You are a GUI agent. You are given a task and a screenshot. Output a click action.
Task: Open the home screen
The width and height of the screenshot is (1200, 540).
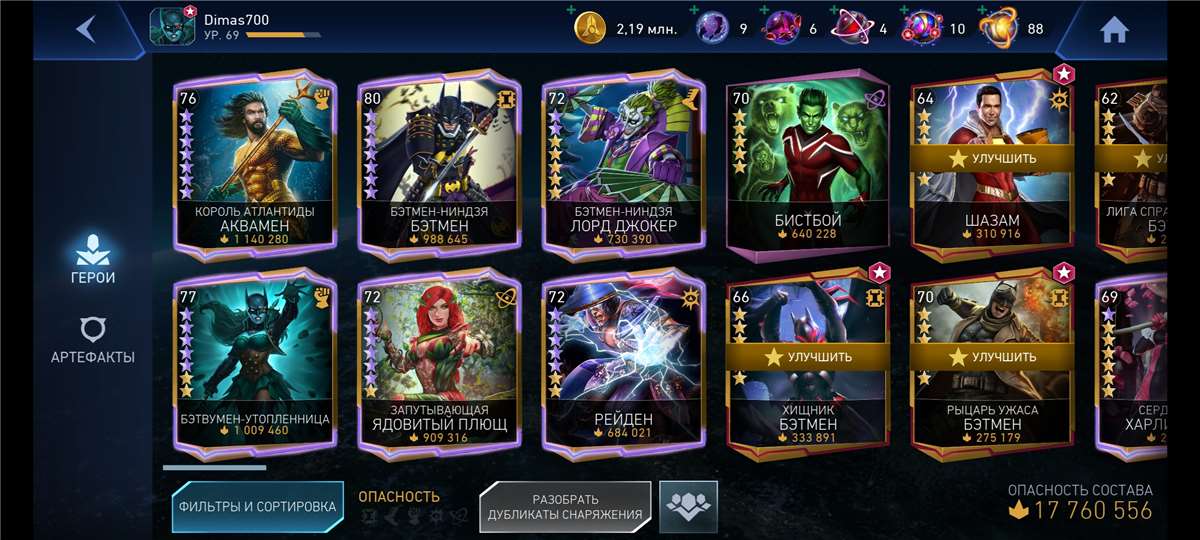pos(1114,30)
